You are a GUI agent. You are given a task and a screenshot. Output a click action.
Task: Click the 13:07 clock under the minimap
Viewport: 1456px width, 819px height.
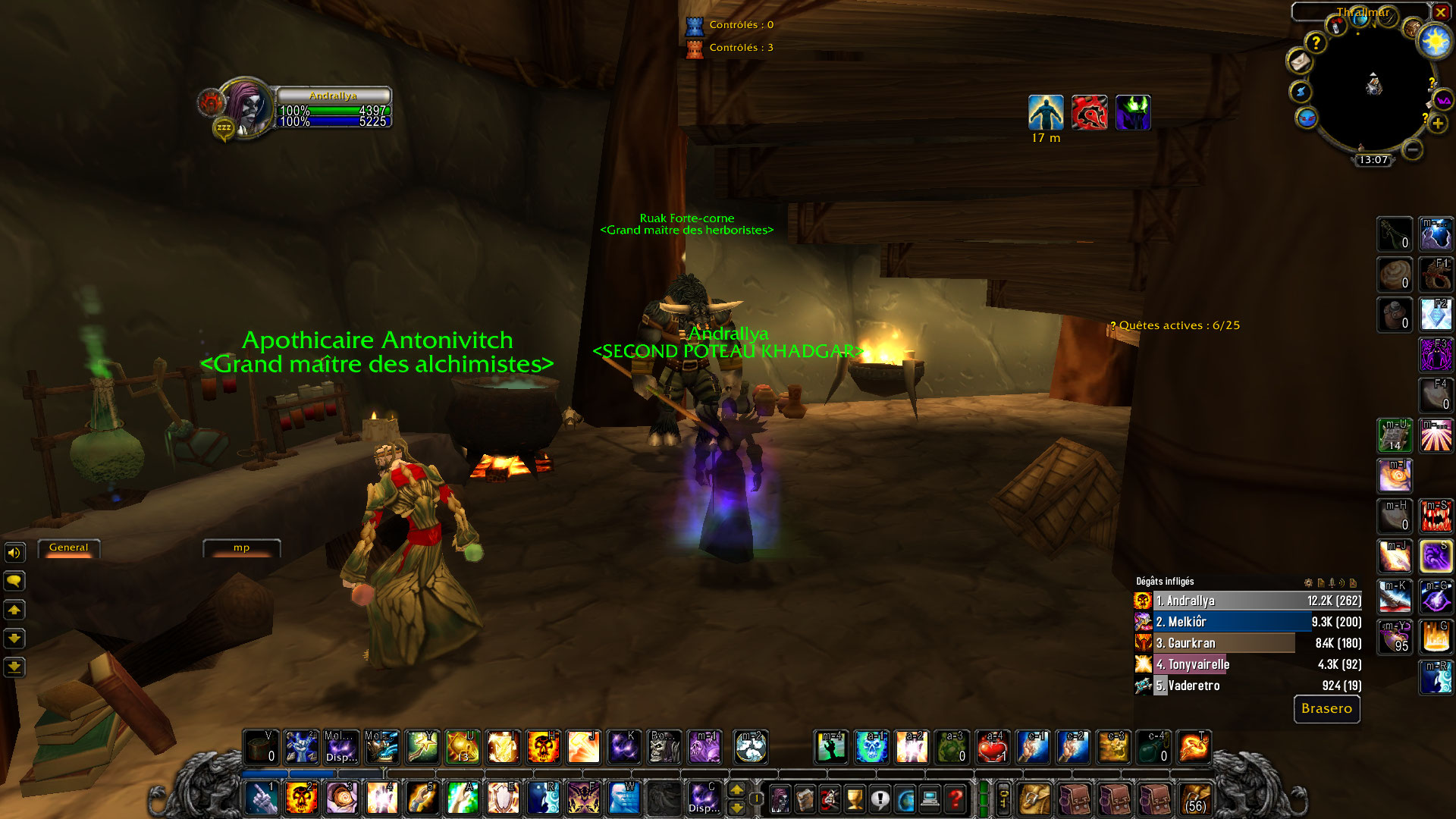coord(1375,160)
